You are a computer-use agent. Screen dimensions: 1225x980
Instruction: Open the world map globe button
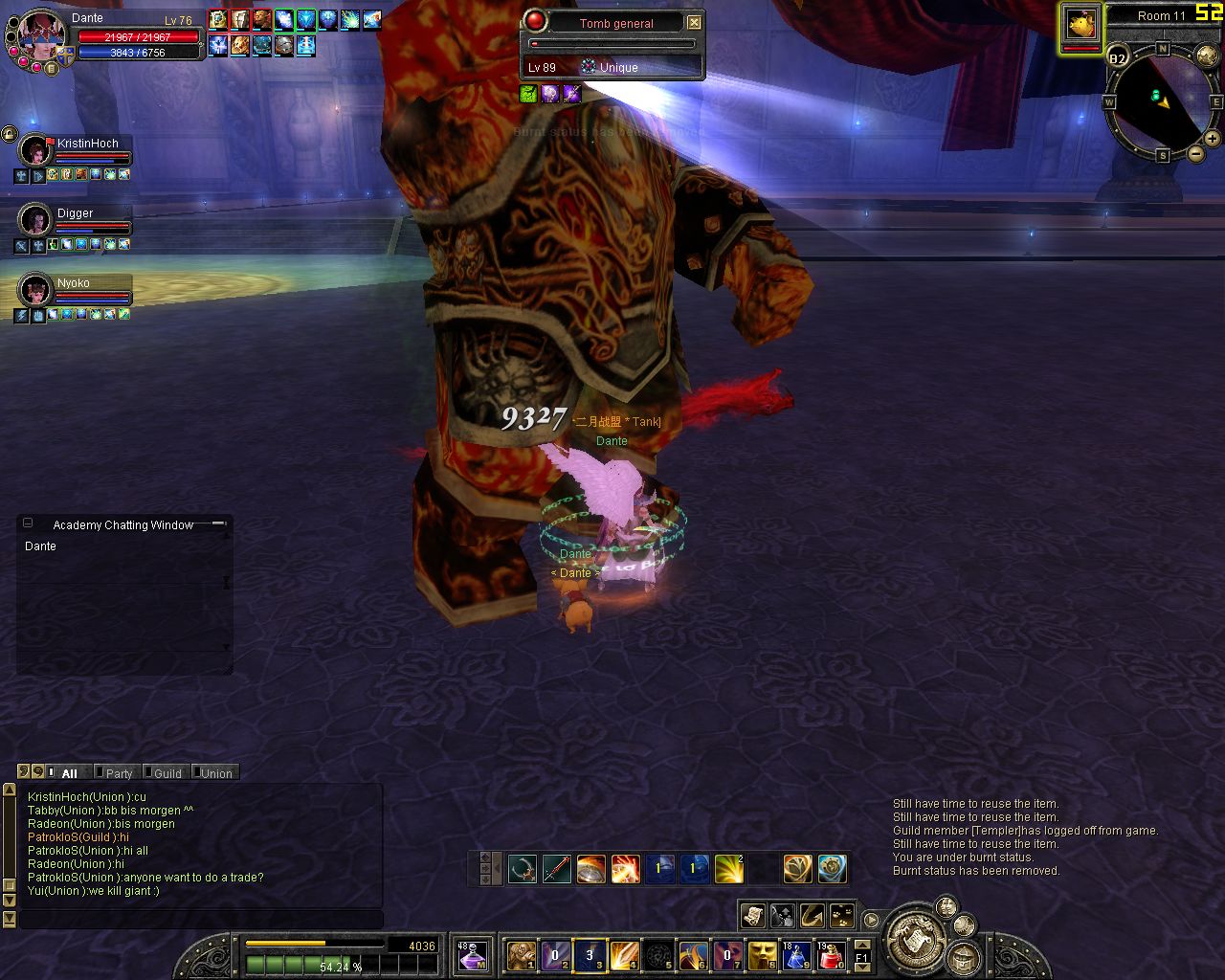click(x=1208, y=57)
